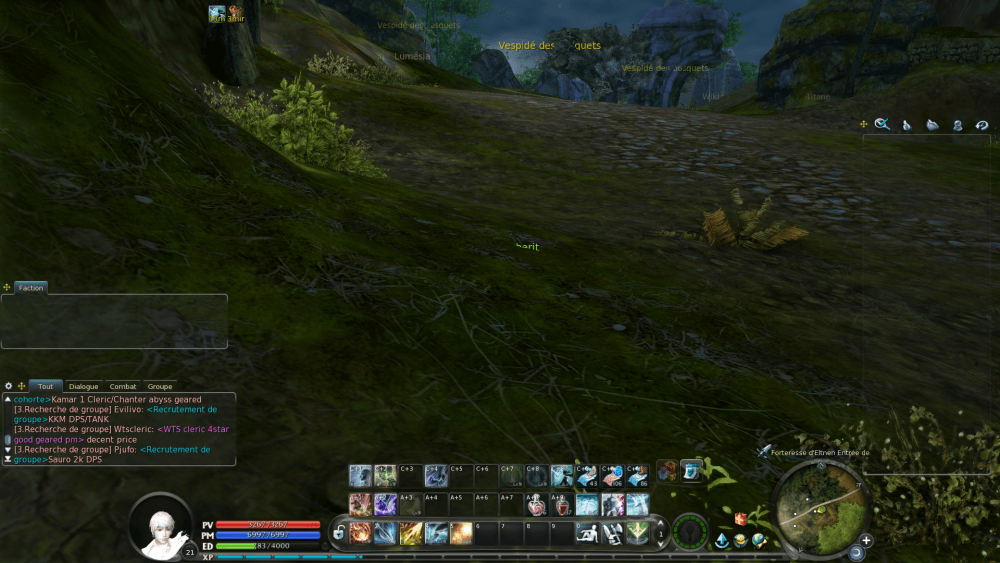Screen dimensions: 1000x563
Task: Activate the sitting rest pose skill
Action: [587, 532]
